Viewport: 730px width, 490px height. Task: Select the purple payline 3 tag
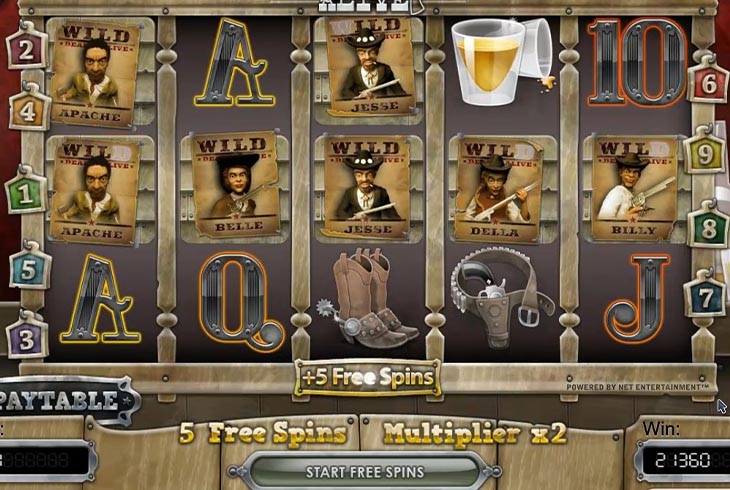click(27, 336)
